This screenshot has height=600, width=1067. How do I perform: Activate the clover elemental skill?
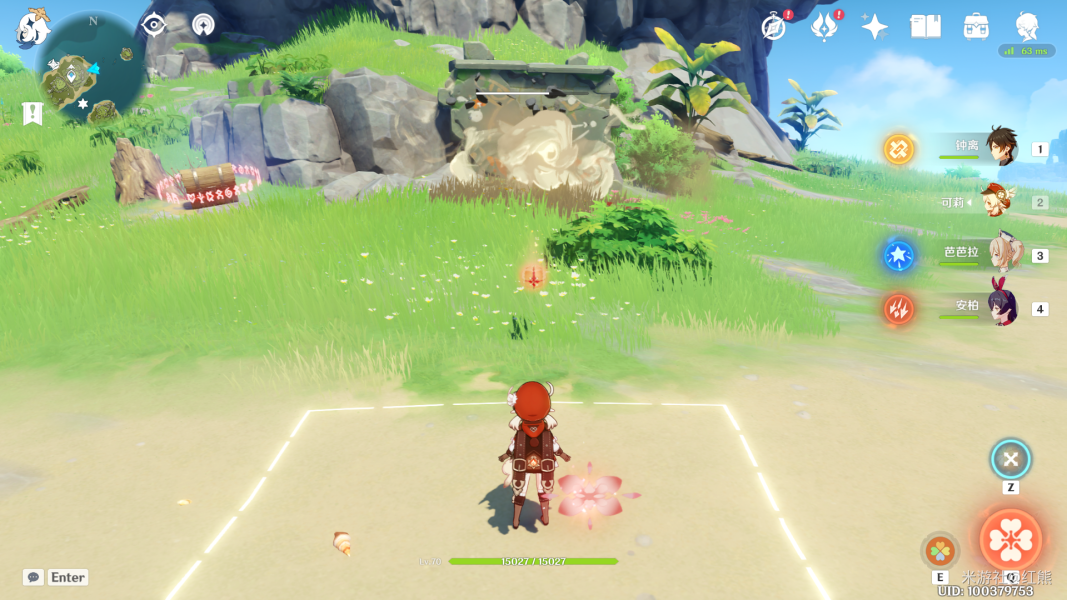pyautogui.click(x=939, y=549)
